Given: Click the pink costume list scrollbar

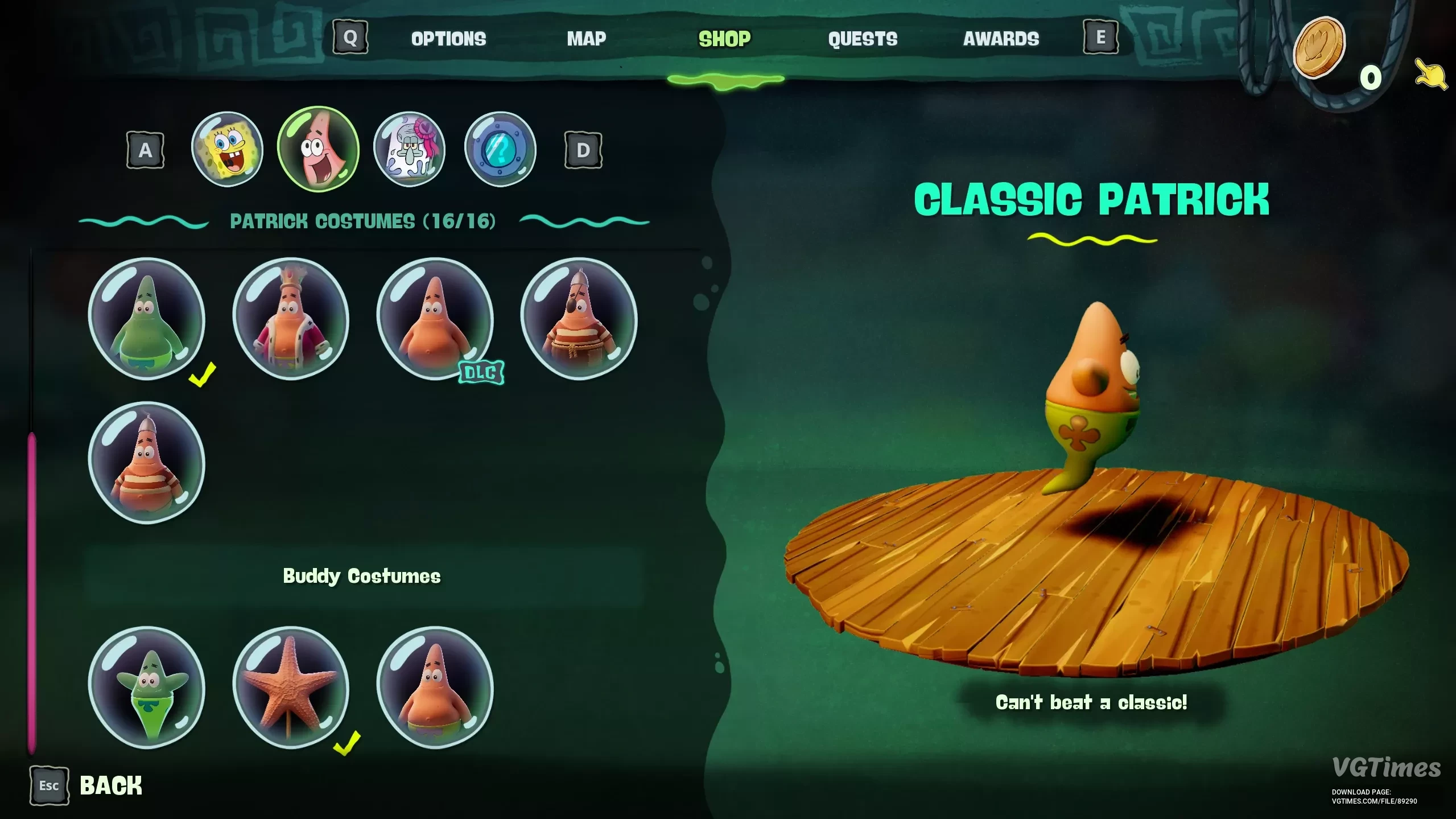Looking at the screenshot, I should (x=32, y=592).
